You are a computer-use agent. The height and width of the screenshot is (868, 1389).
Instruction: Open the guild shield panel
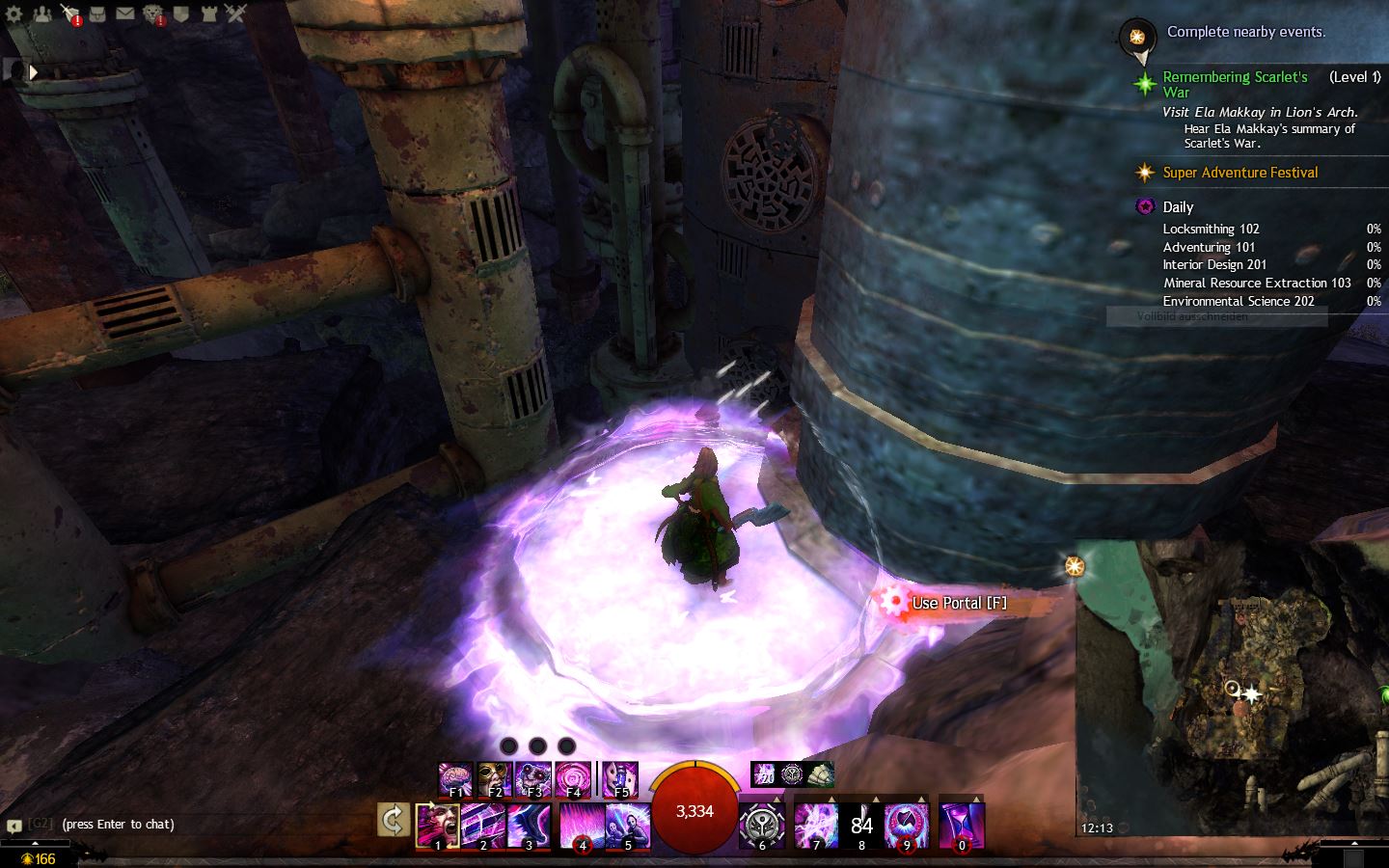[180, 14]
